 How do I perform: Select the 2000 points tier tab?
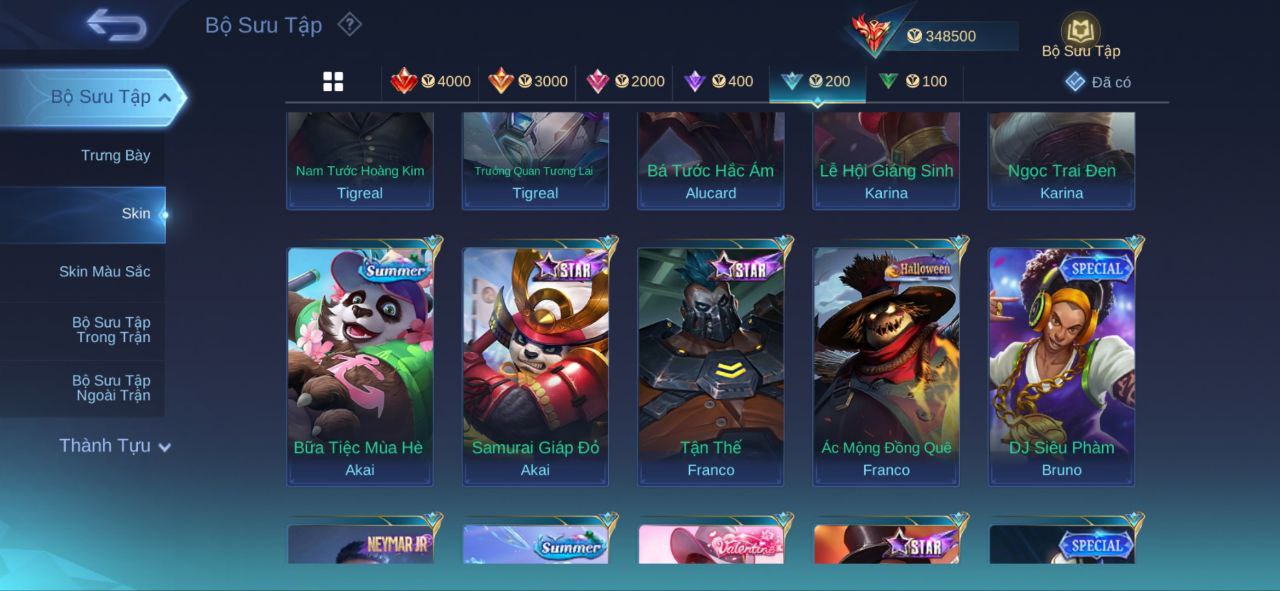coord(625,82)
